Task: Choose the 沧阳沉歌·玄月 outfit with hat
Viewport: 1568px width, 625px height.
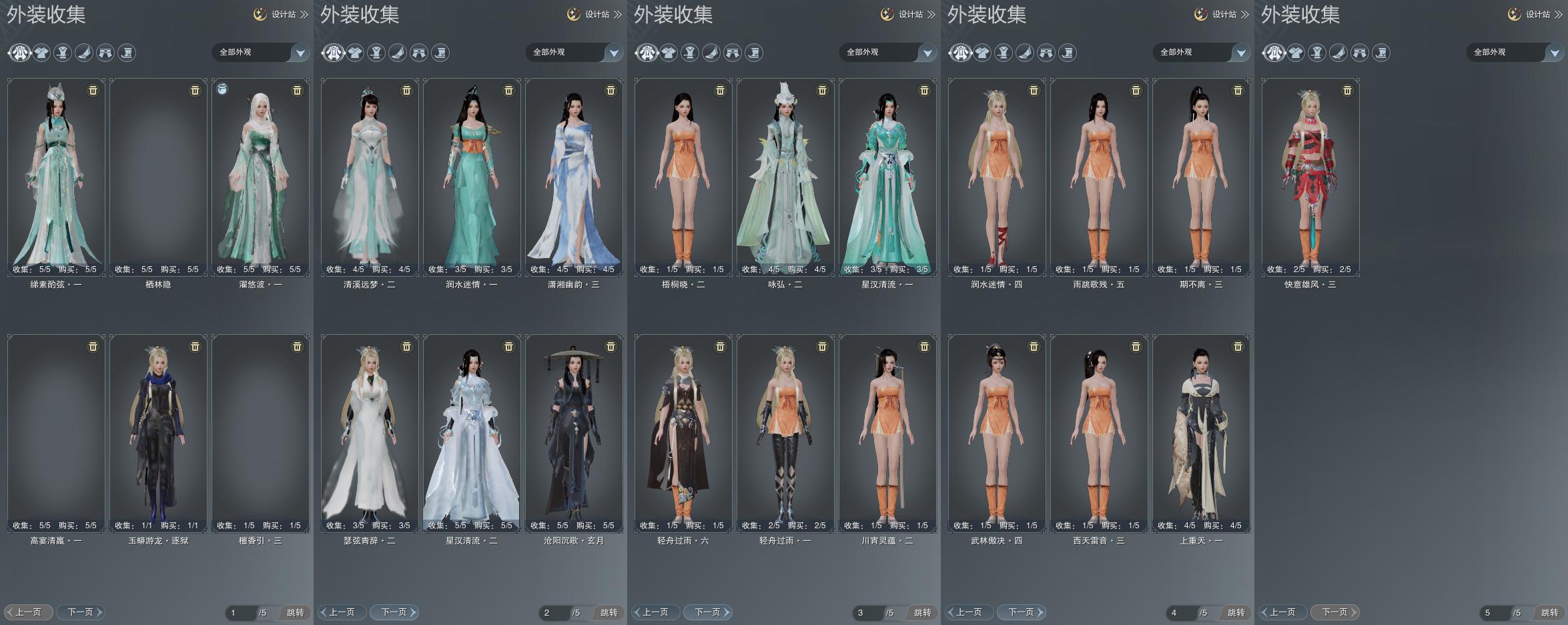Action: coord(574,430)
